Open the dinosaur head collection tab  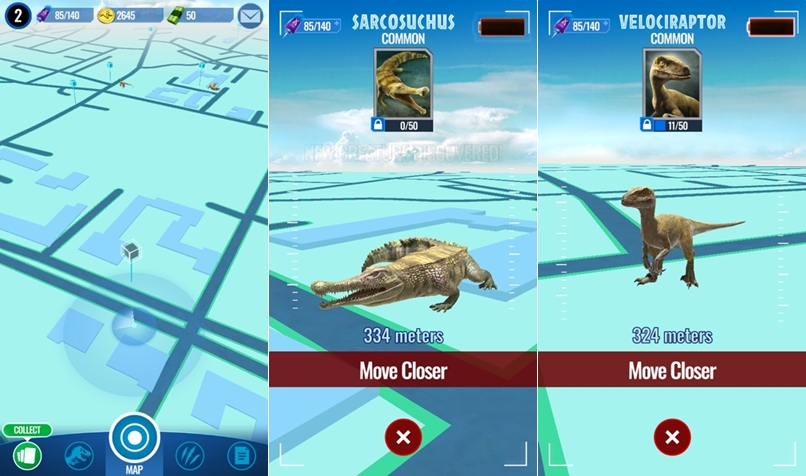click(x=77, y=456)
